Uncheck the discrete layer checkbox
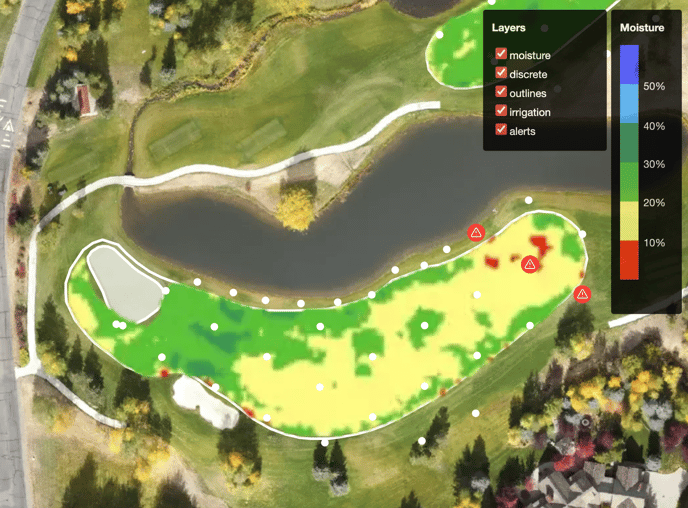 click(x=501, y=74)
